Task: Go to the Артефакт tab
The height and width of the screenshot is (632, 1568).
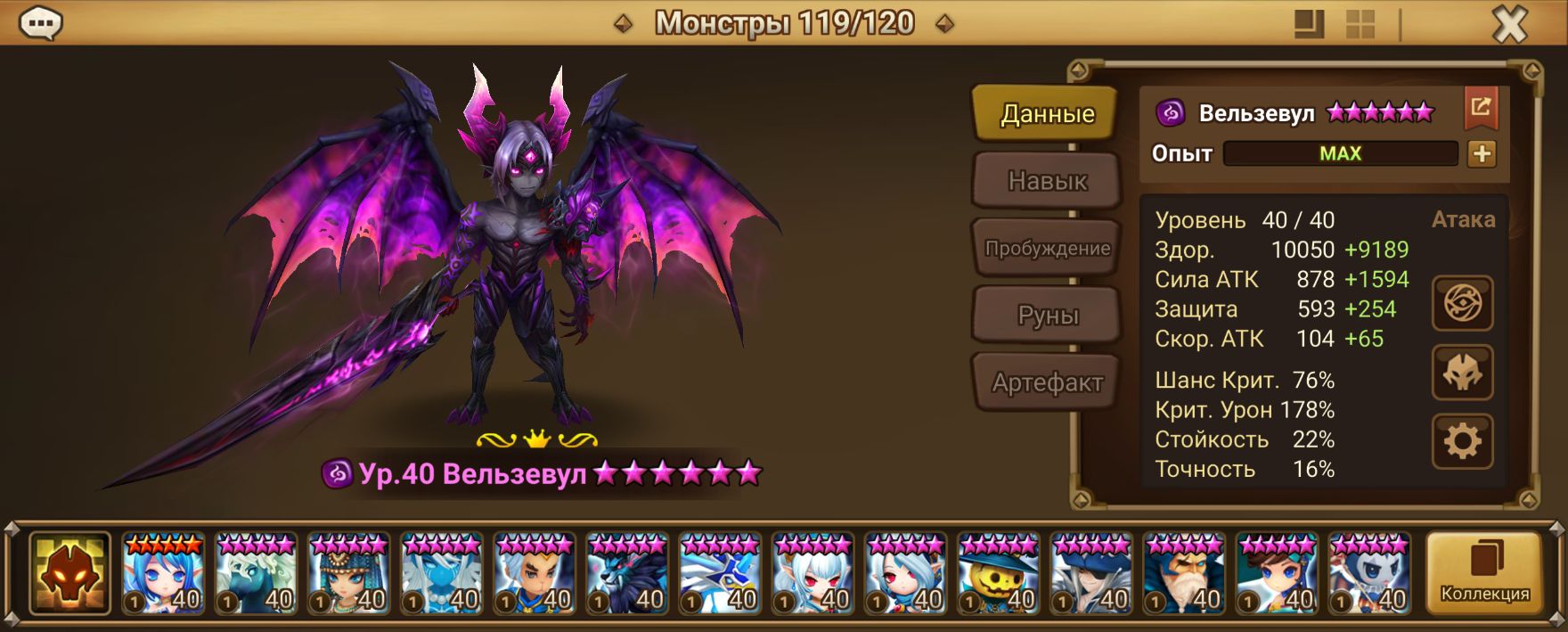Action: click(x=1047, y=383)
